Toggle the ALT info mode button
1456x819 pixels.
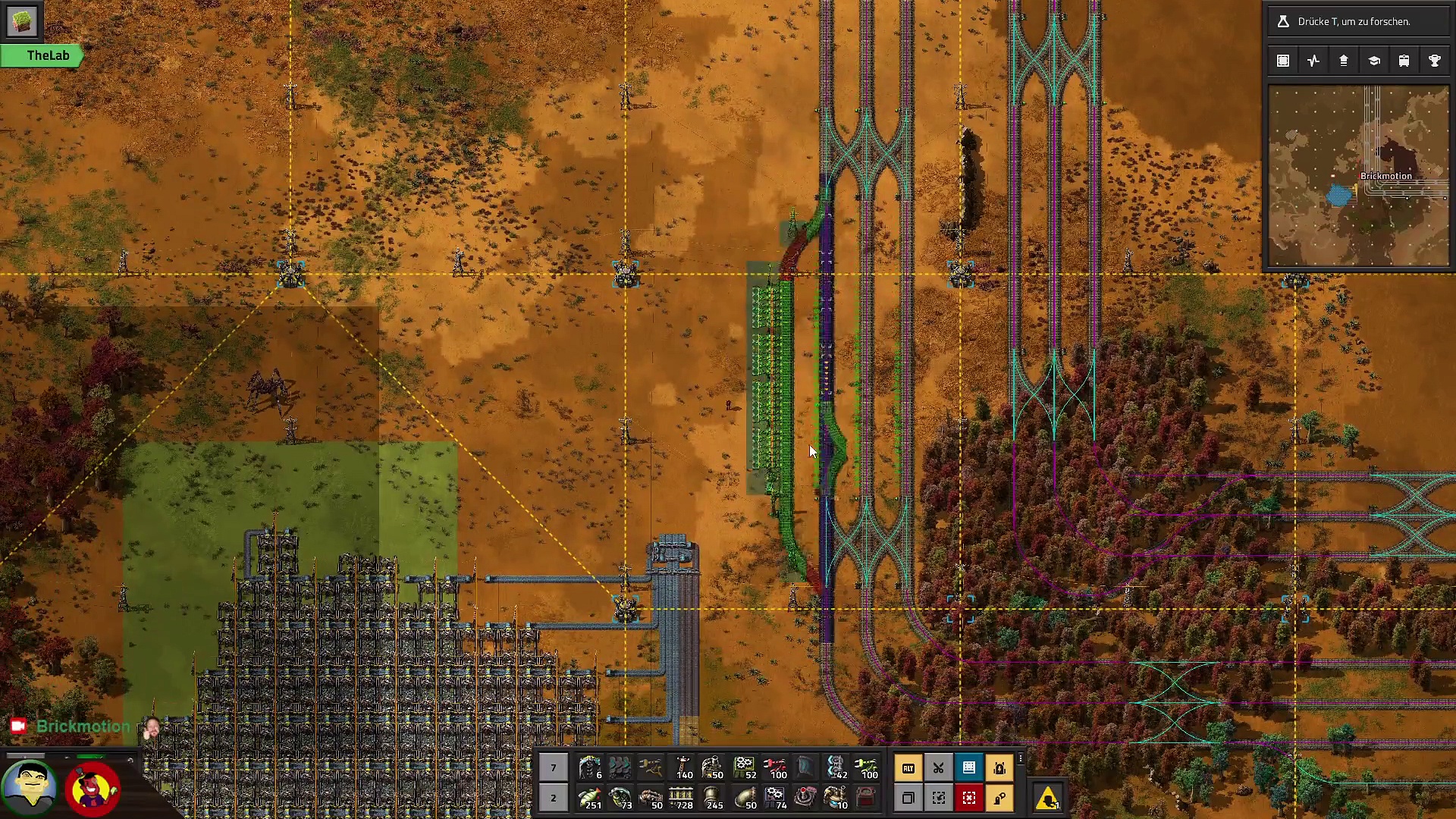(x=908, y=767)
